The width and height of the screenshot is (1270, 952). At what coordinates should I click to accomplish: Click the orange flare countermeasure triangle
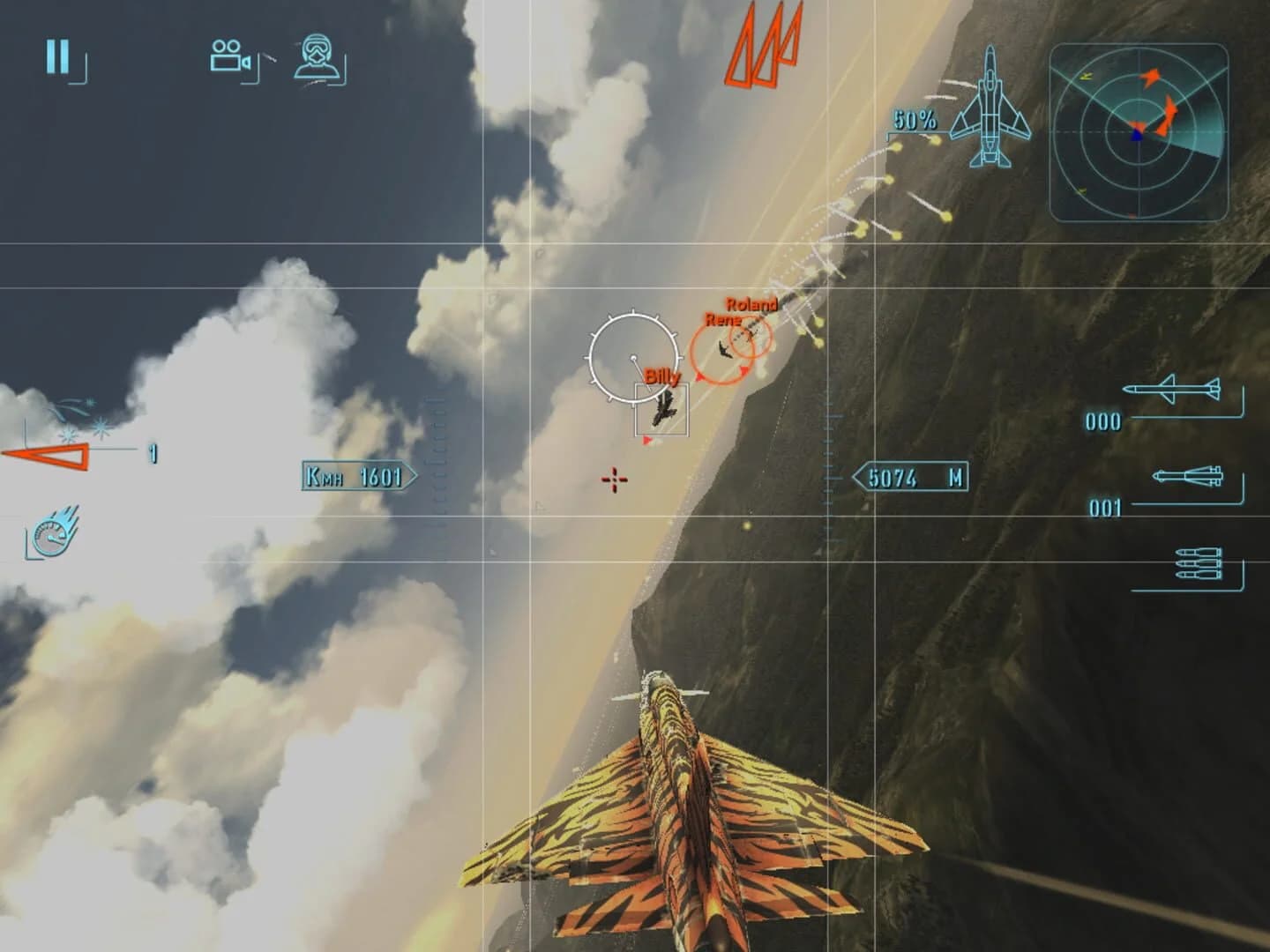[x=49, y=454]
